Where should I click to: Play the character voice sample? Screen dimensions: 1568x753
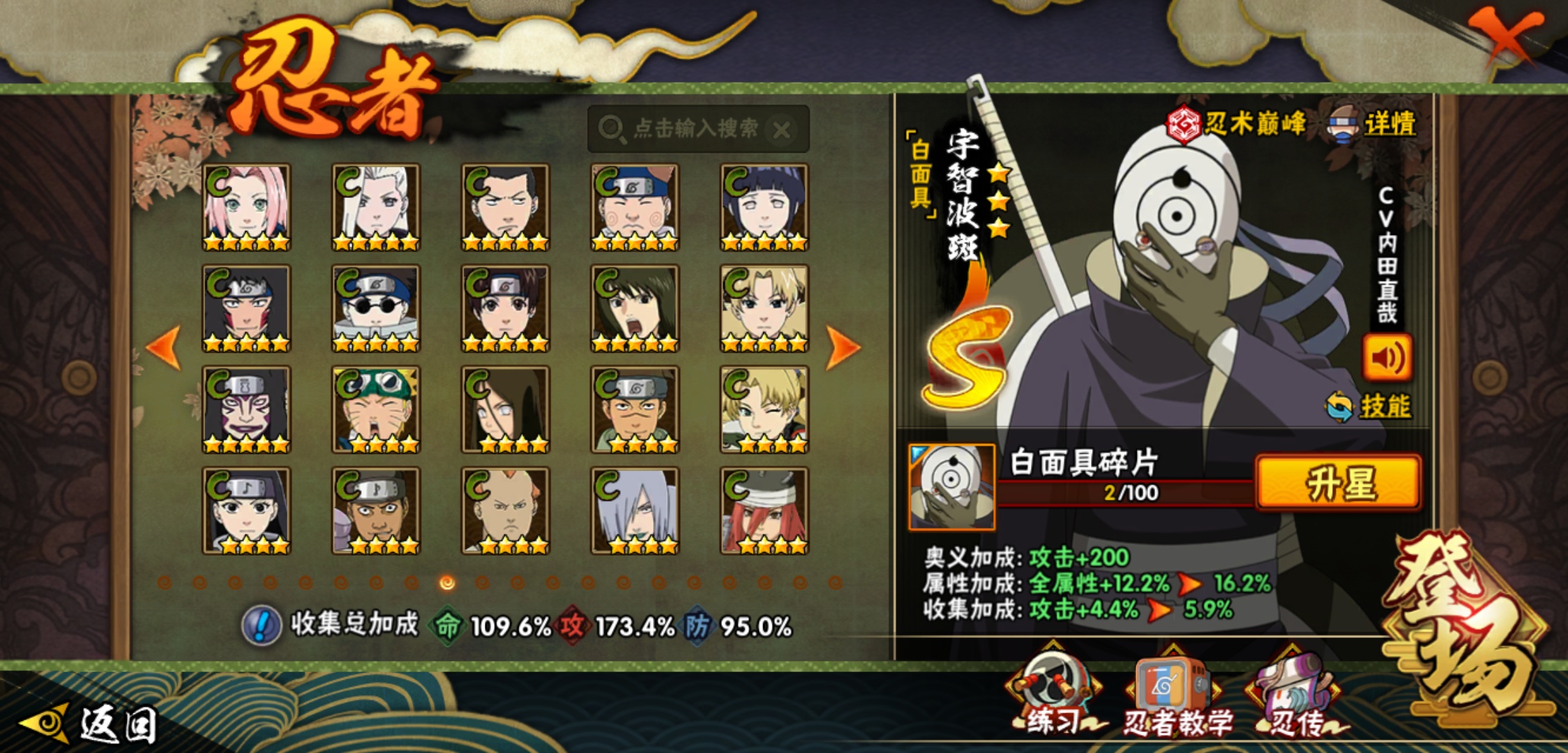coord(1387,358)
